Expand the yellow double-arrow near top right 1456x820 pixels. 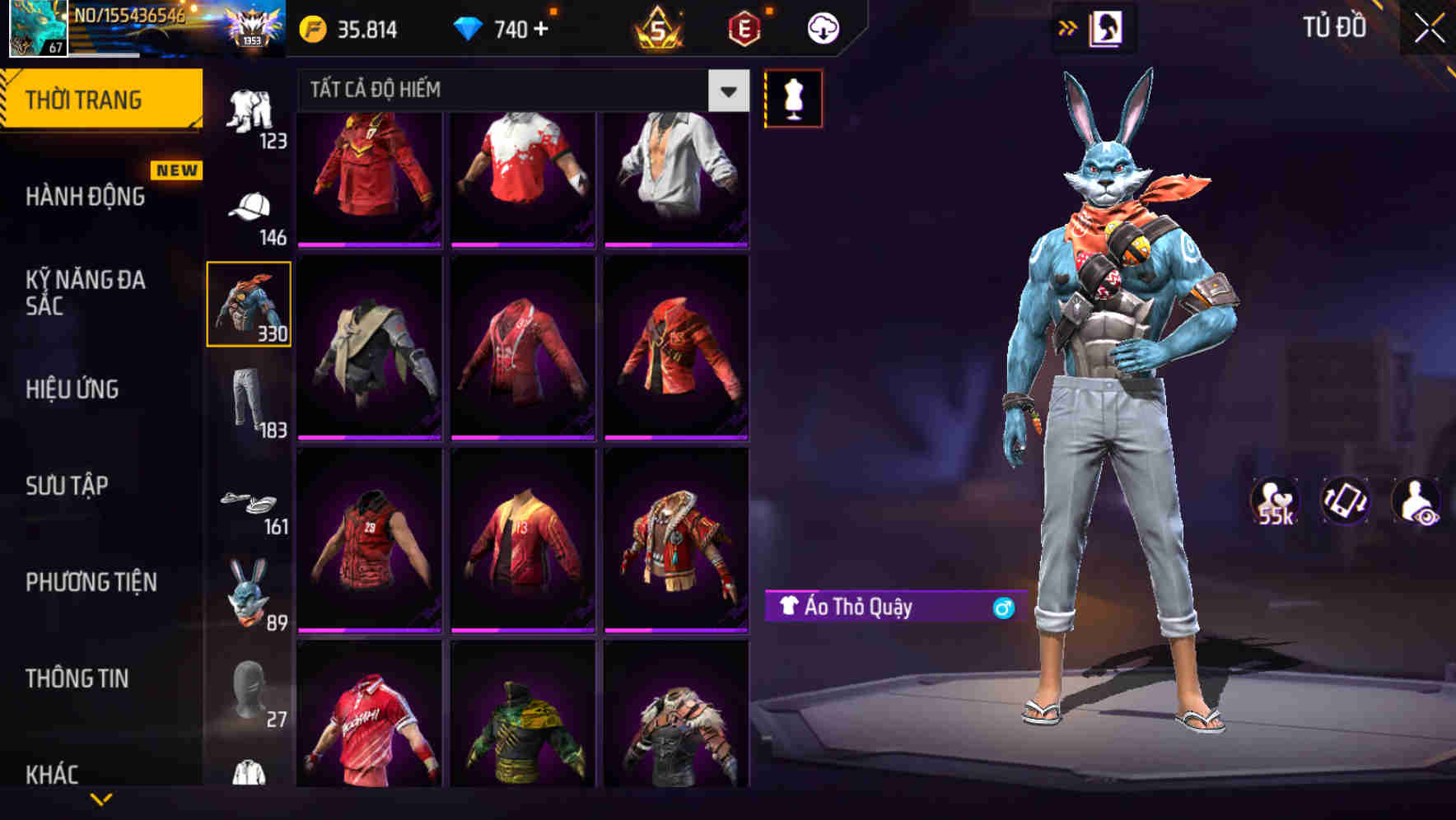tap(1067, 27)
